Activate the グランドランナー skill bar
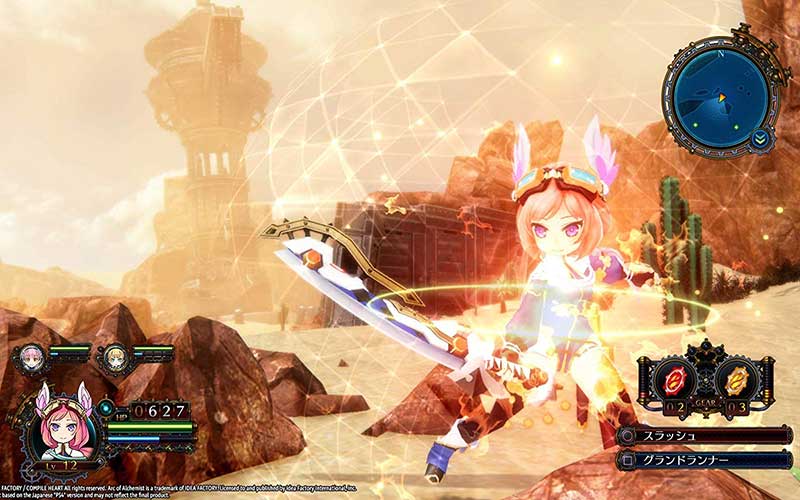The height and width of the screenshot is (500, 800). point(705,460)
